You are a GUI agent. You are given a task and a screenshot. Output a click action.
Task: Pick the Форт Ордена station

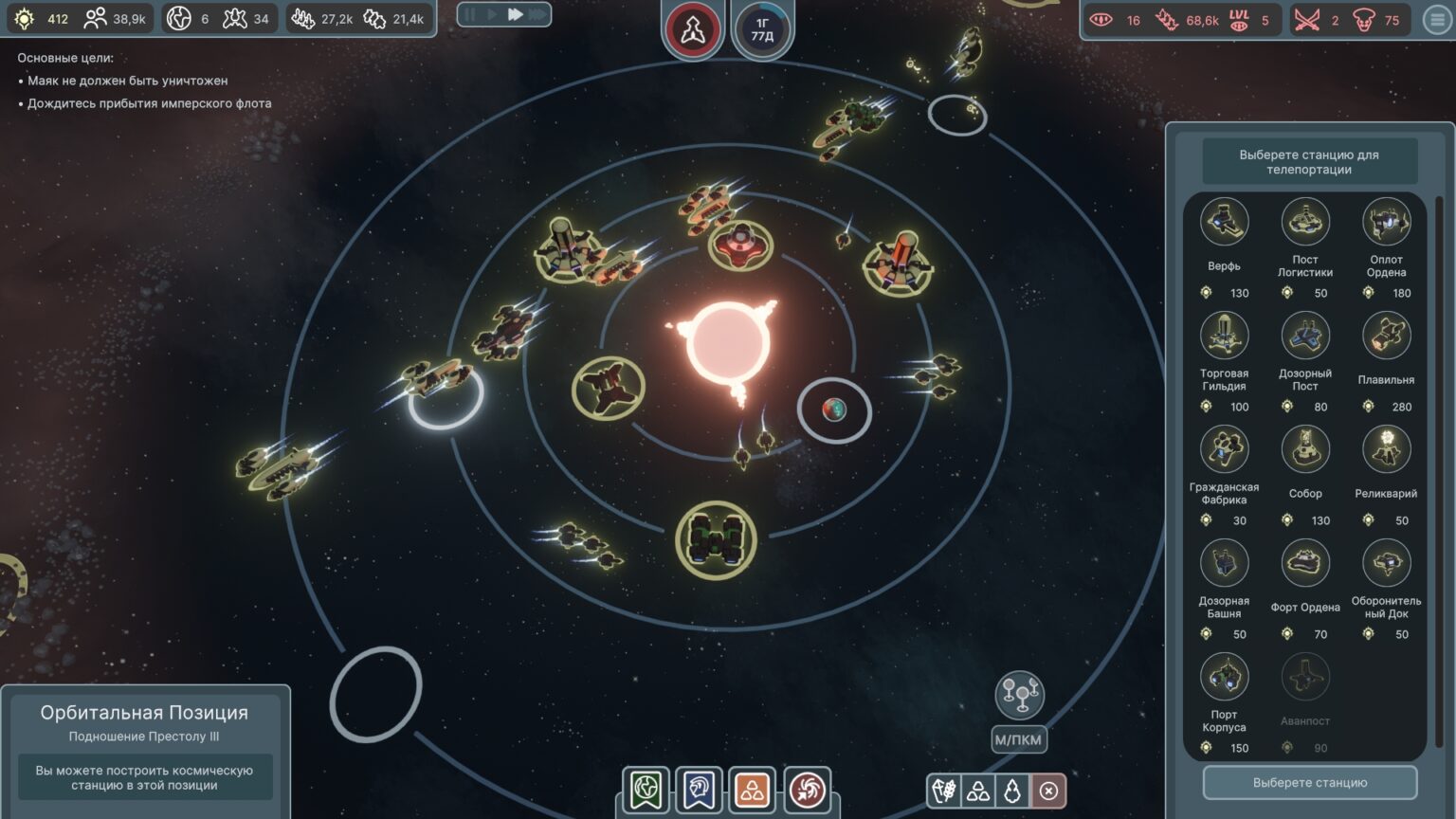(1305, 564)
